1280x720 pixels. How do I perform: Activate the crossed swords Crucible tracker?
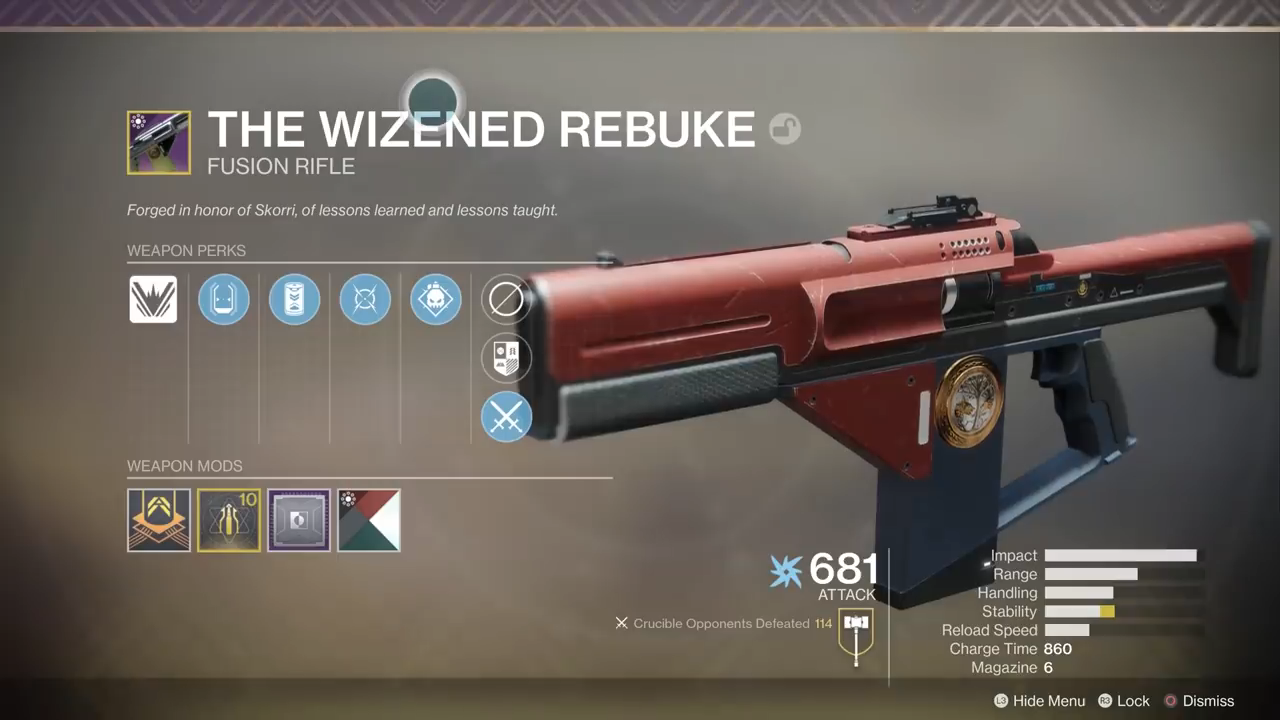(506, 417)
